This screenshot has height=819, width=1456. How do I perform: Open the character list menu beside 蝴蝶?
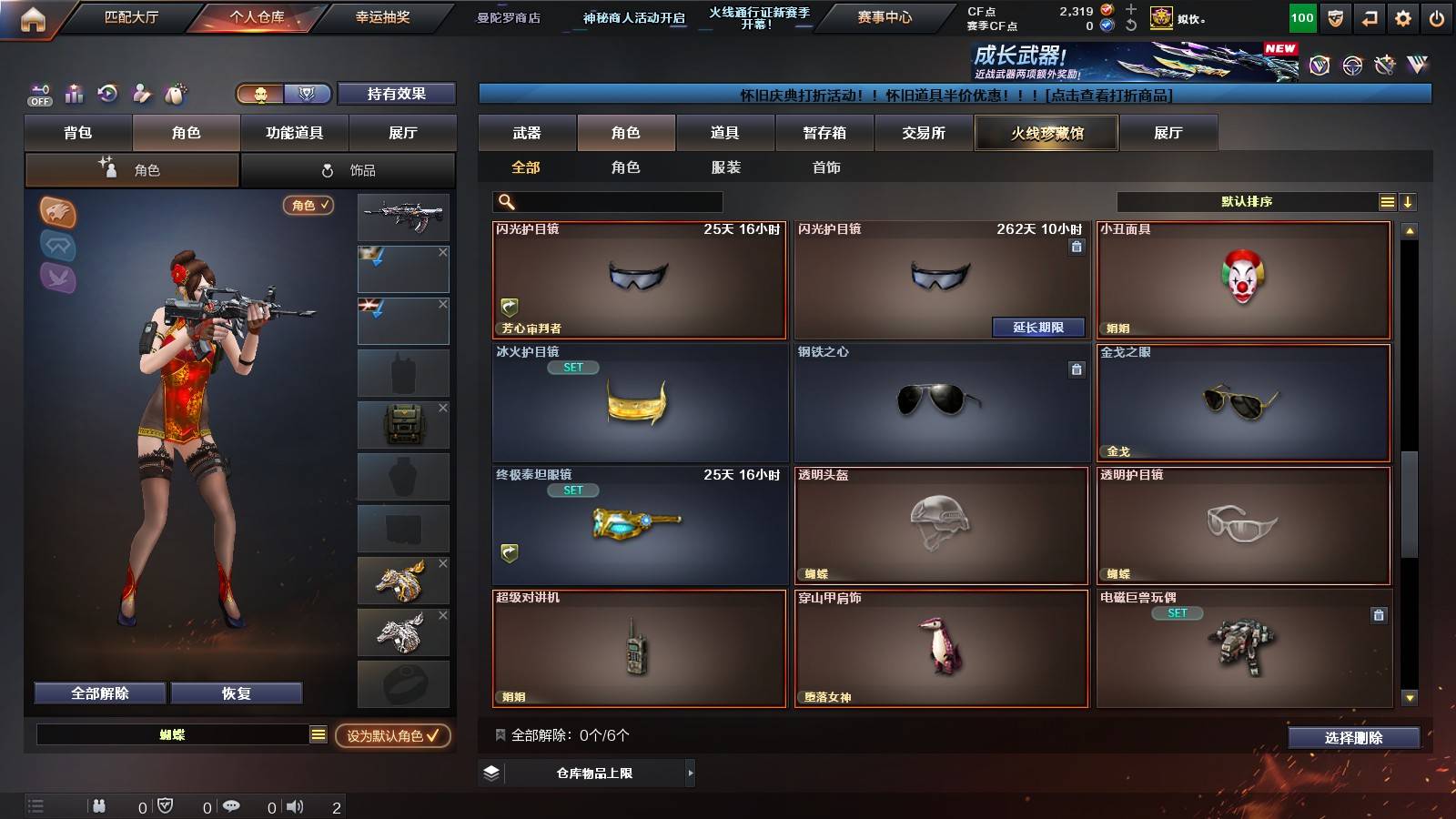[x=318, y=733]
